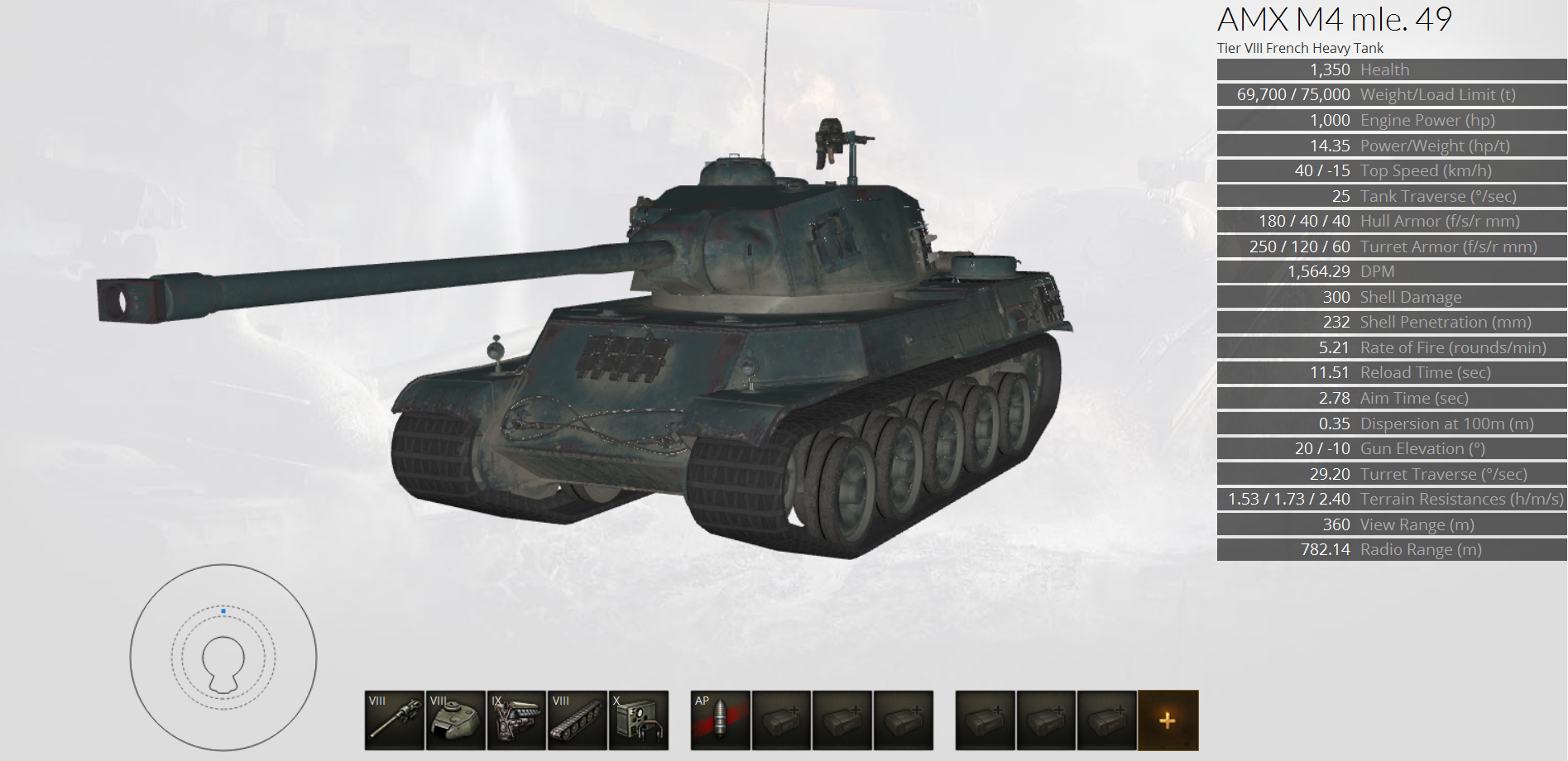Image resolution: width=1568 pixels, height=761 pixels.
Task: Select the tier VIII tracks module slot
Action: point(578,720)
